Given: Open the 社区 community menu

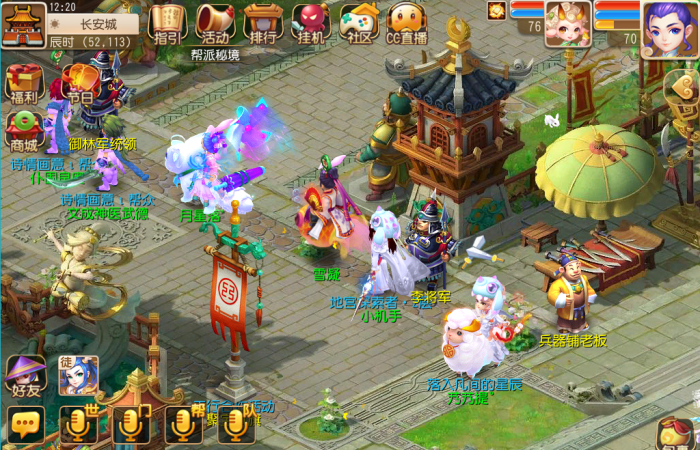Looking at the screenshot, I should click(x=359, y=22).
